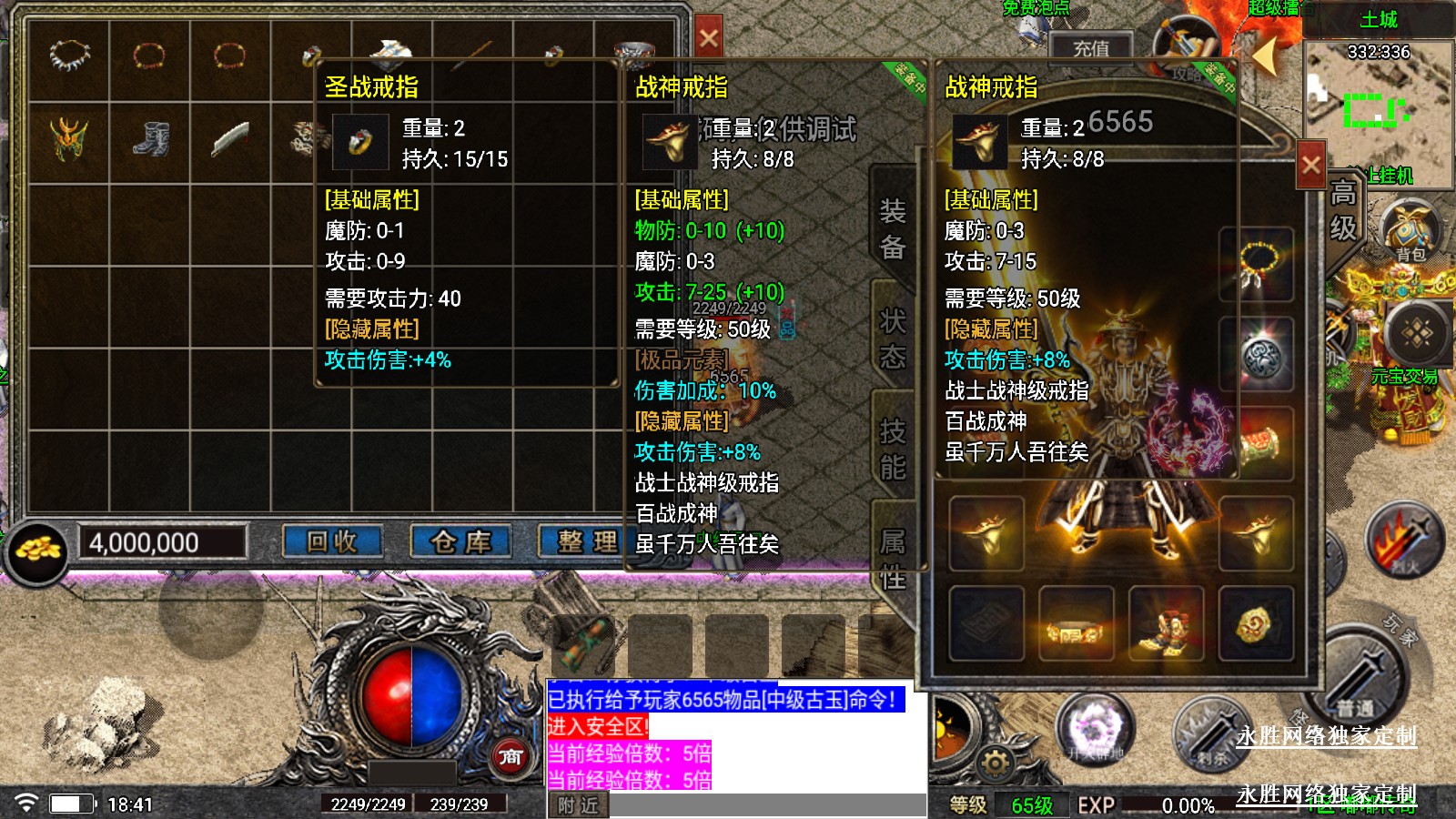Switch to the 状态 status tab
This screenshot has height=819, width=1456.
click(892, 339)
